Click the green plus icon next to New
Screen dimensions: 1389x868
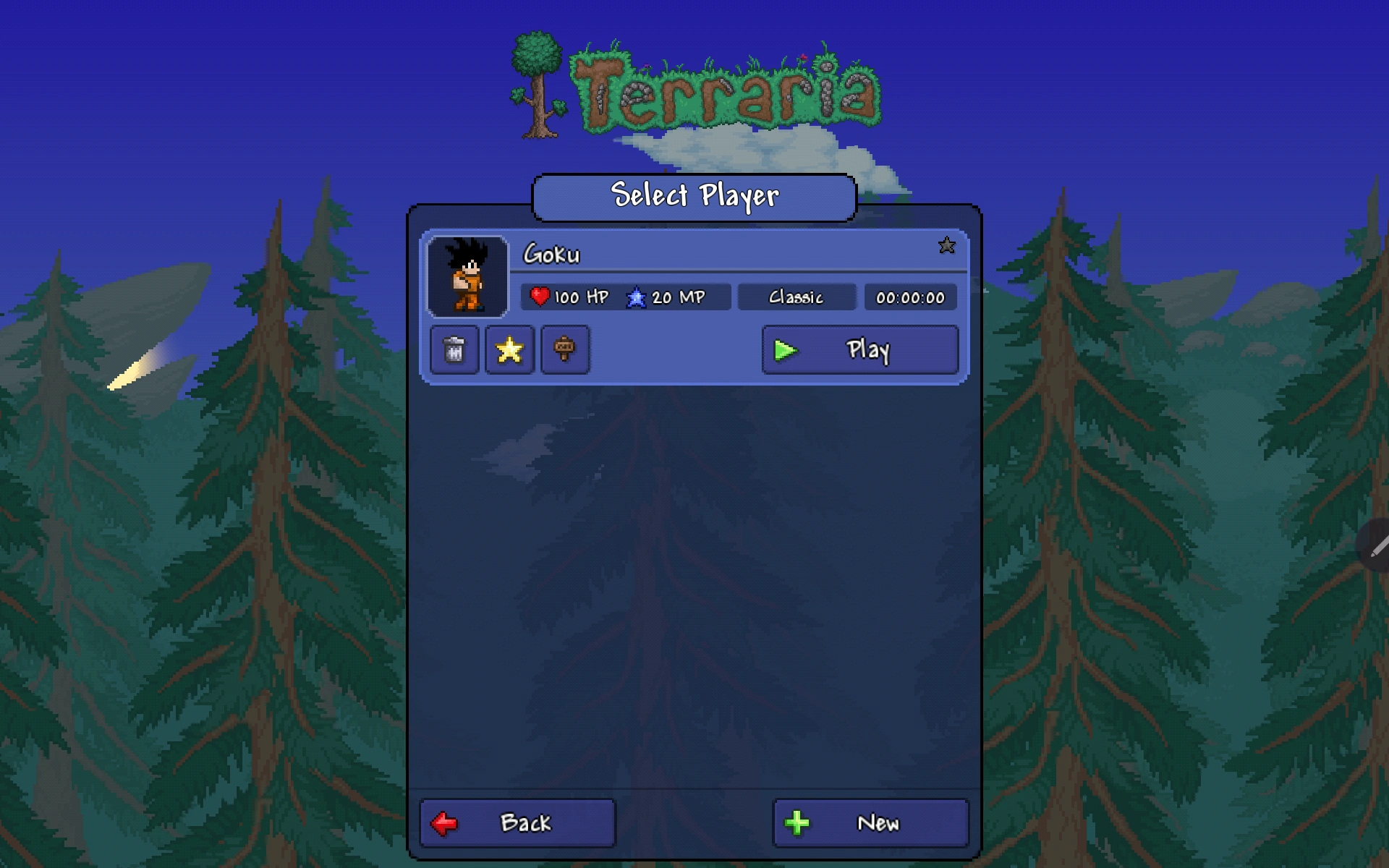[798, 822]
